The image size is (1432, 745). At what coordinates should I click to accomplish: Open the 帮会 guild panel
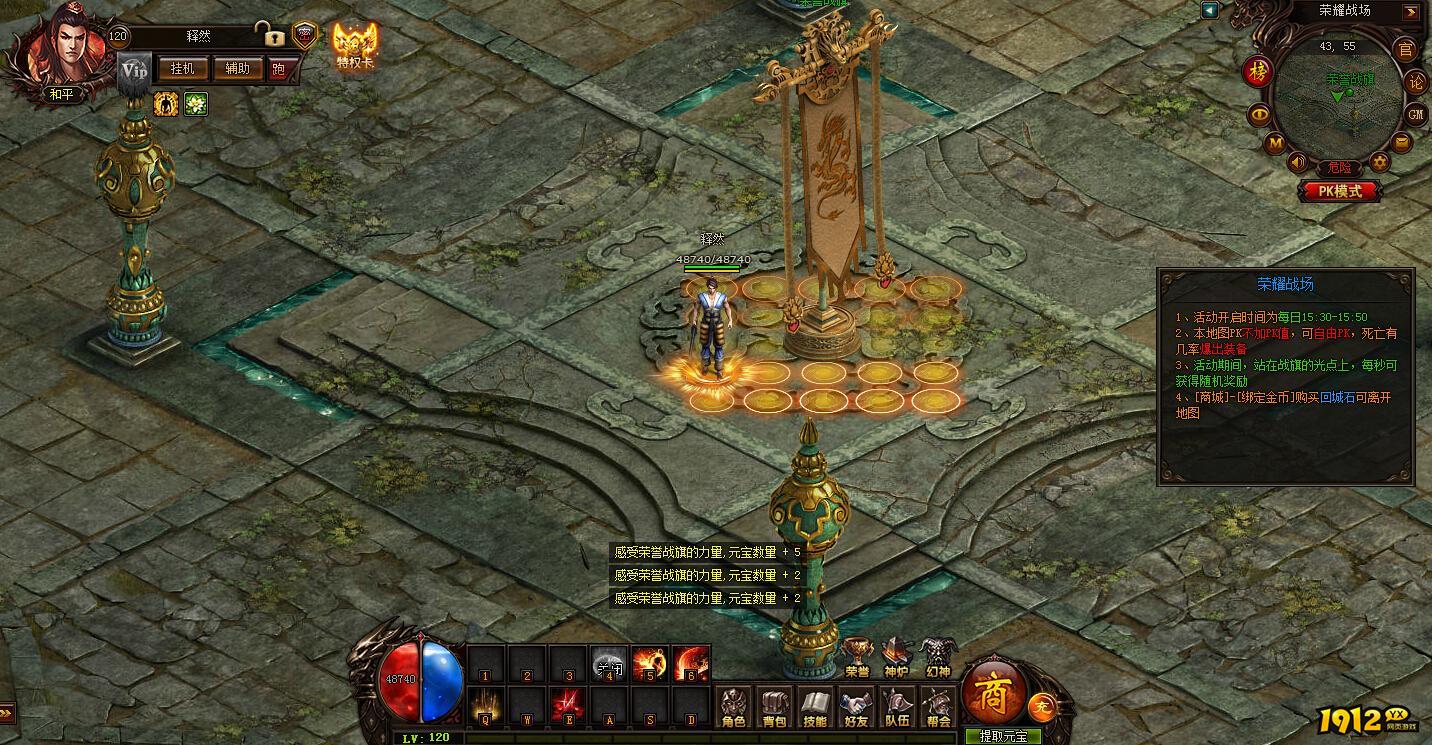click(938, 707)
